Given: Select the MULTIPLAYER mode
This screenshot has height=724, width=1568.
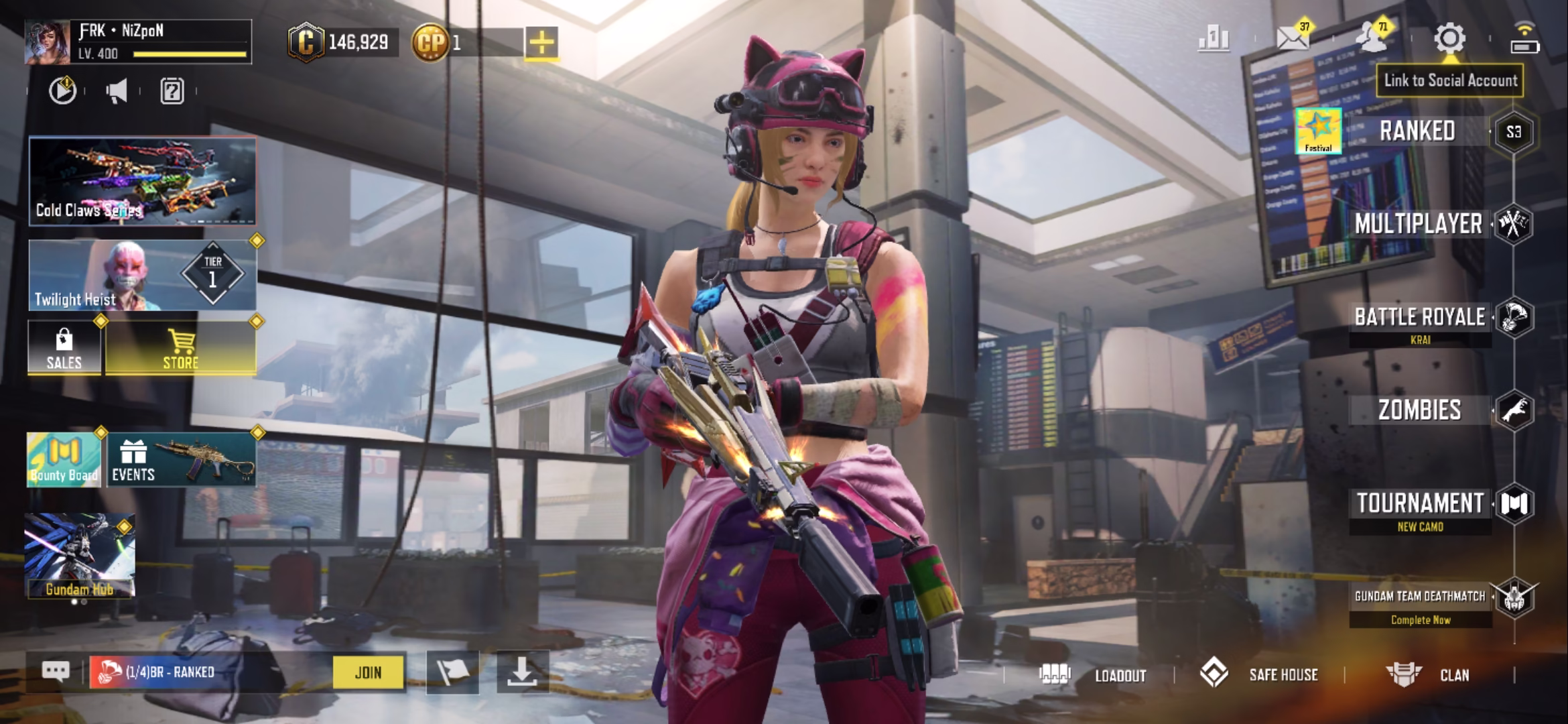Looking at the screenshot, I should (1418, 224).
